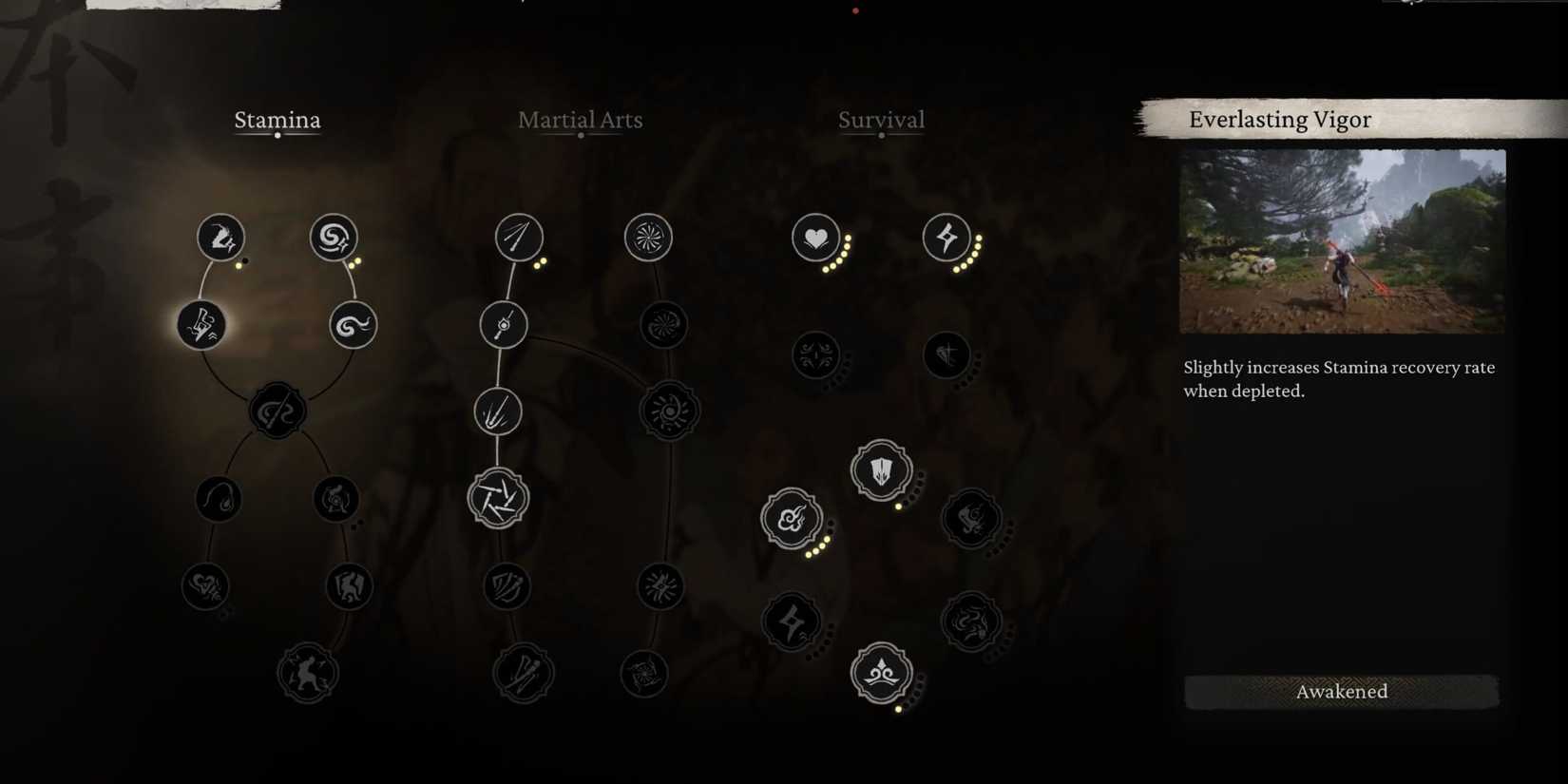Select the glowing Everlasting Vigor skill node
This screenshot has height=784, width=1568.
pyautogui.click(x=202, y=324)
